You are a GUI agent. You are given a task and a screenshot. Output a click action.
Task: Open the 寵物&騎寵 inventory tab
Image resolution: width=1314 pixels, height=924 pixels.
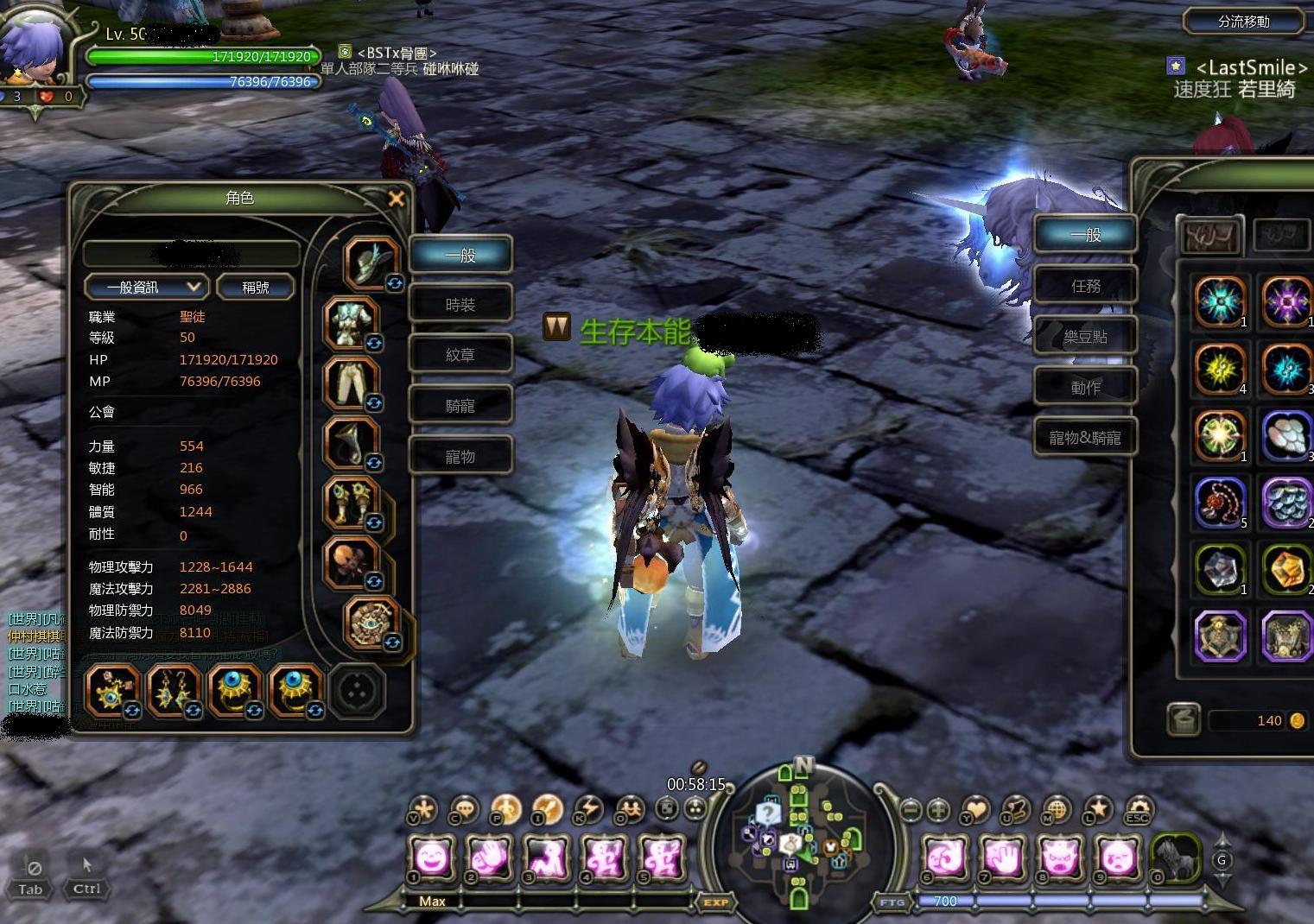click(x=1085, y=438)
